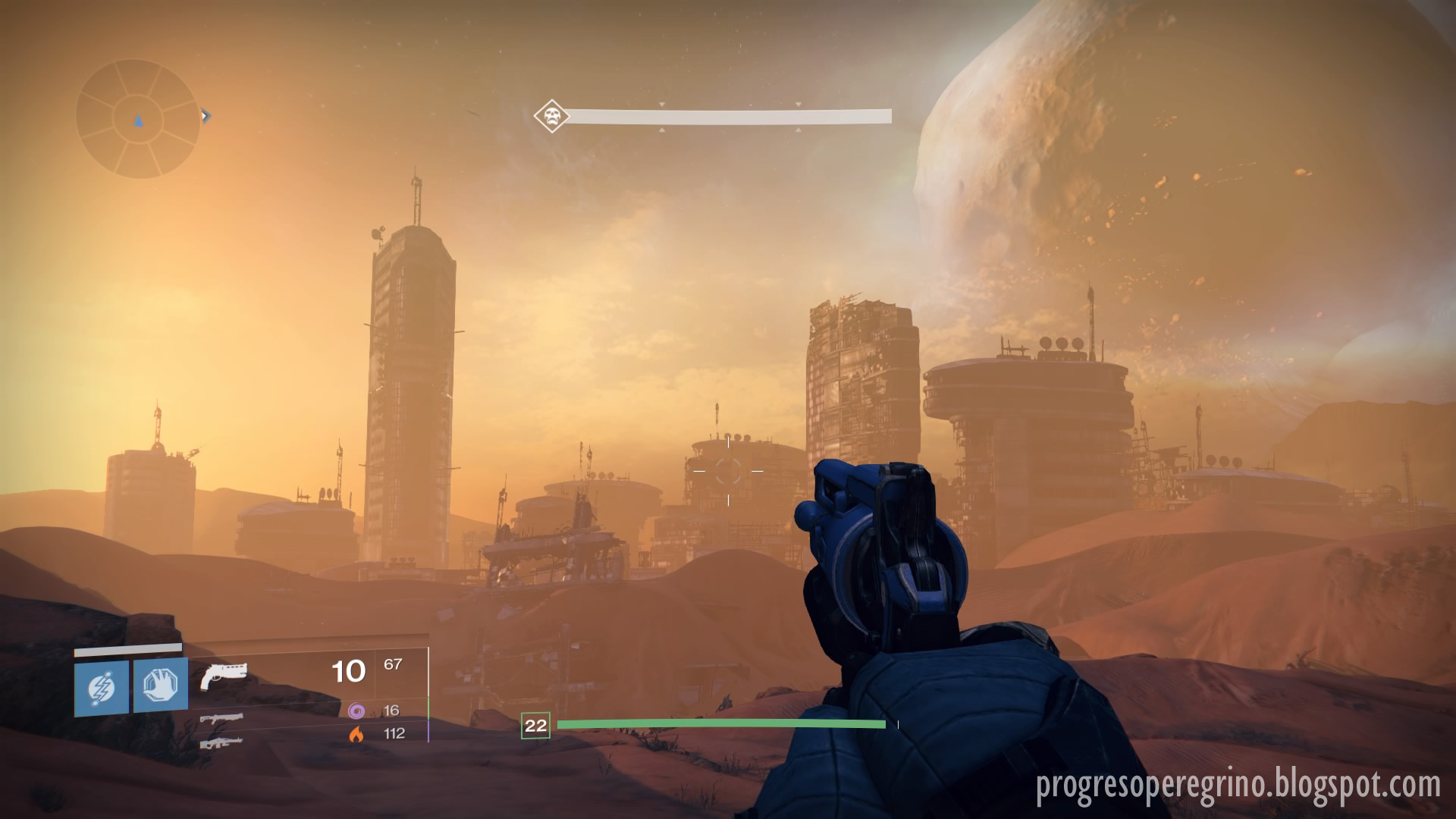The width and height of the screenshot is (1456, 819).
Task: Click the level 22 badge
Action: click(535, 726)
